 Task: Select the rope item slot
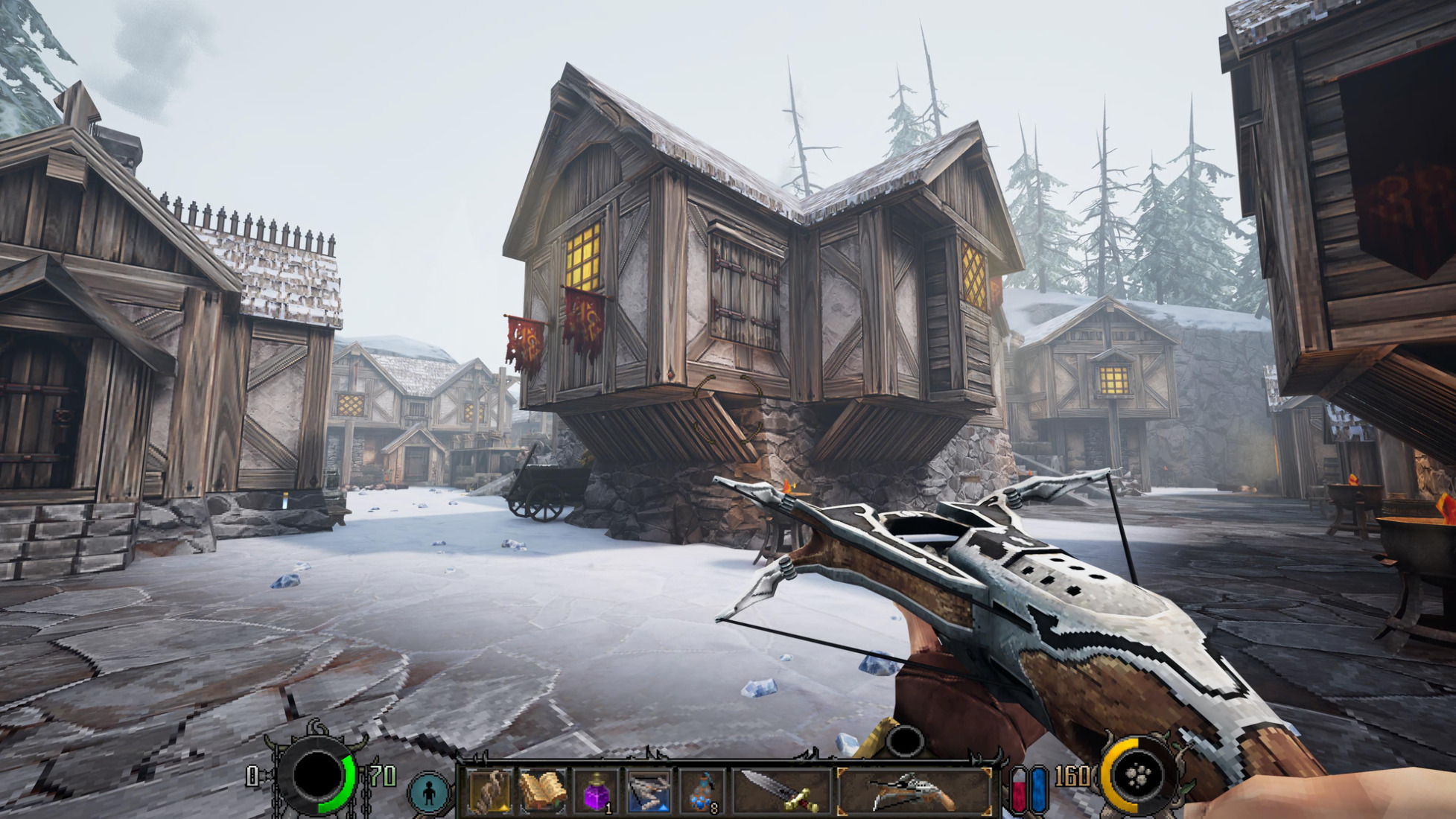(x=489, y=791)
